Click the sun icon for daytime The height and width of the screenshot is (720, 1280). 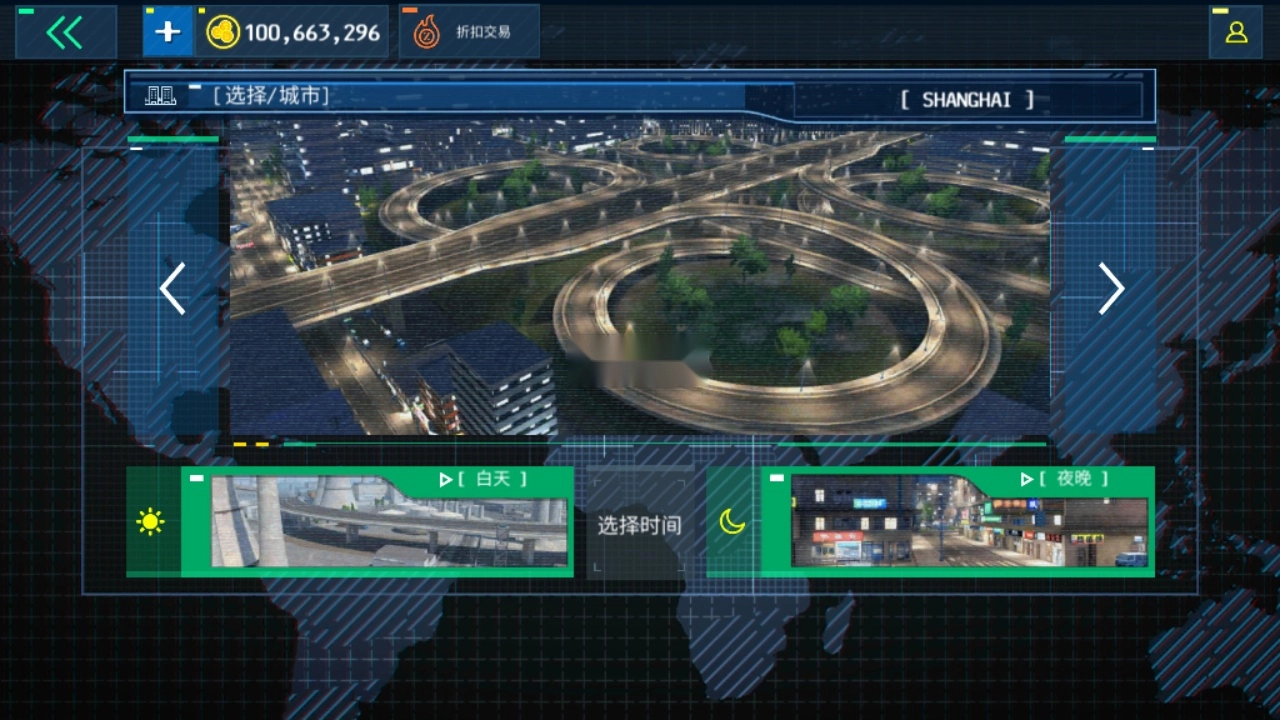(150, 521)
